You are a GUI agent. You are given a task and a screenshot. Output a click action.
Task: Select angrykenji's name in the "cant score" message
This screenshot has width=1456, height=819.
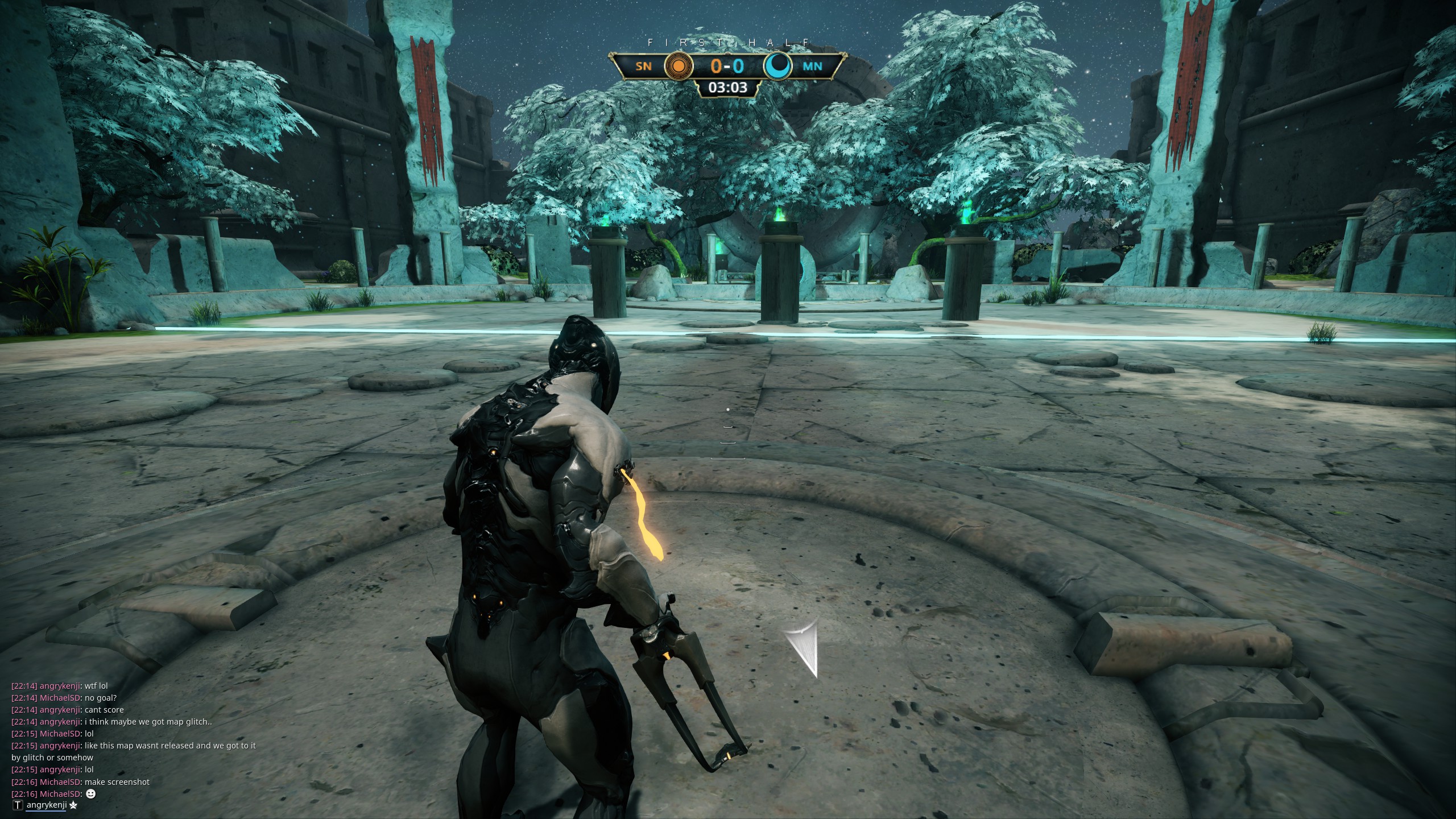(x=60, y=710)
